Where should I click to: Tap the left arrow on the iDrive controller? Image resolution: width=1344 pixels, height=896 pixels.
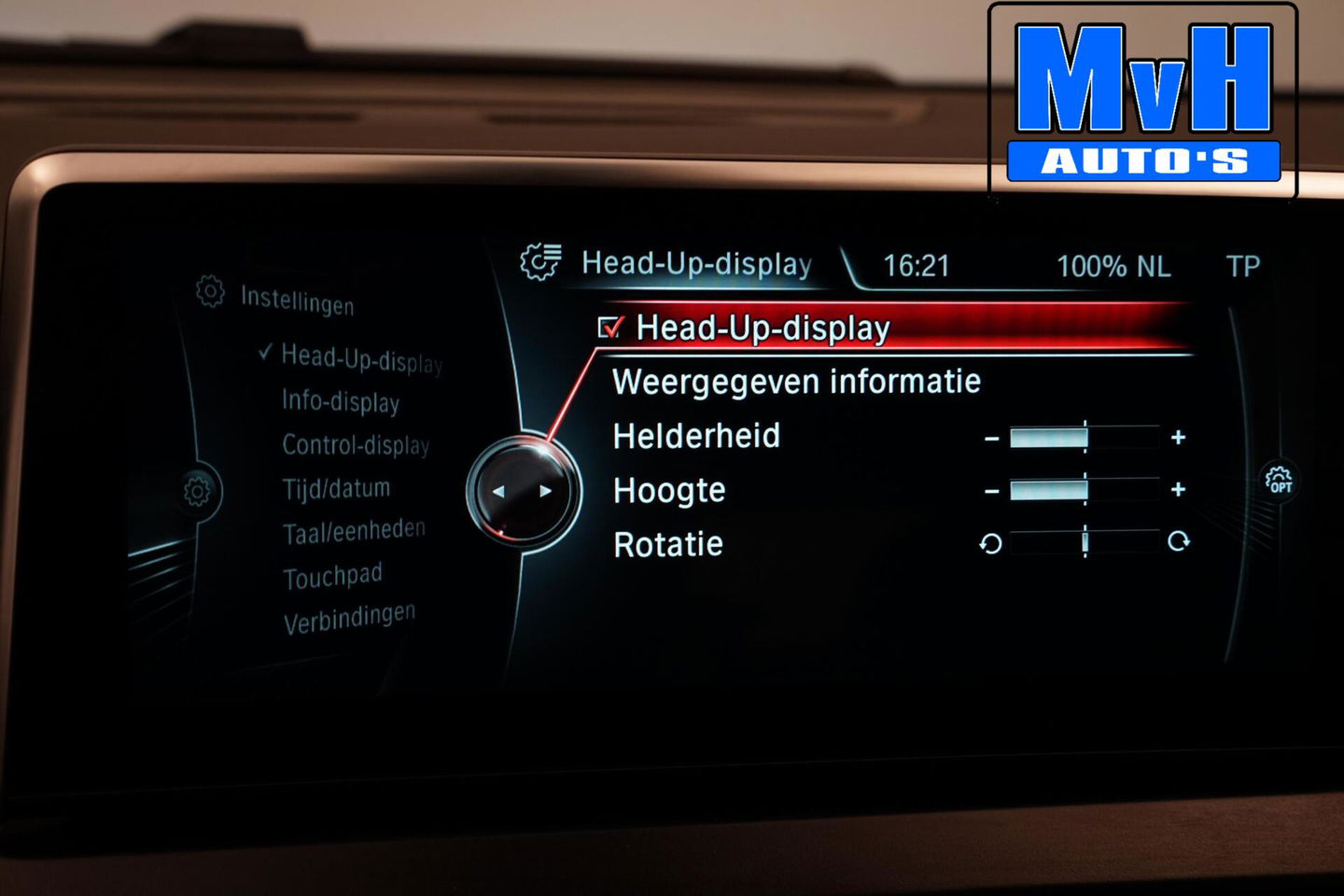coord(499,490)
